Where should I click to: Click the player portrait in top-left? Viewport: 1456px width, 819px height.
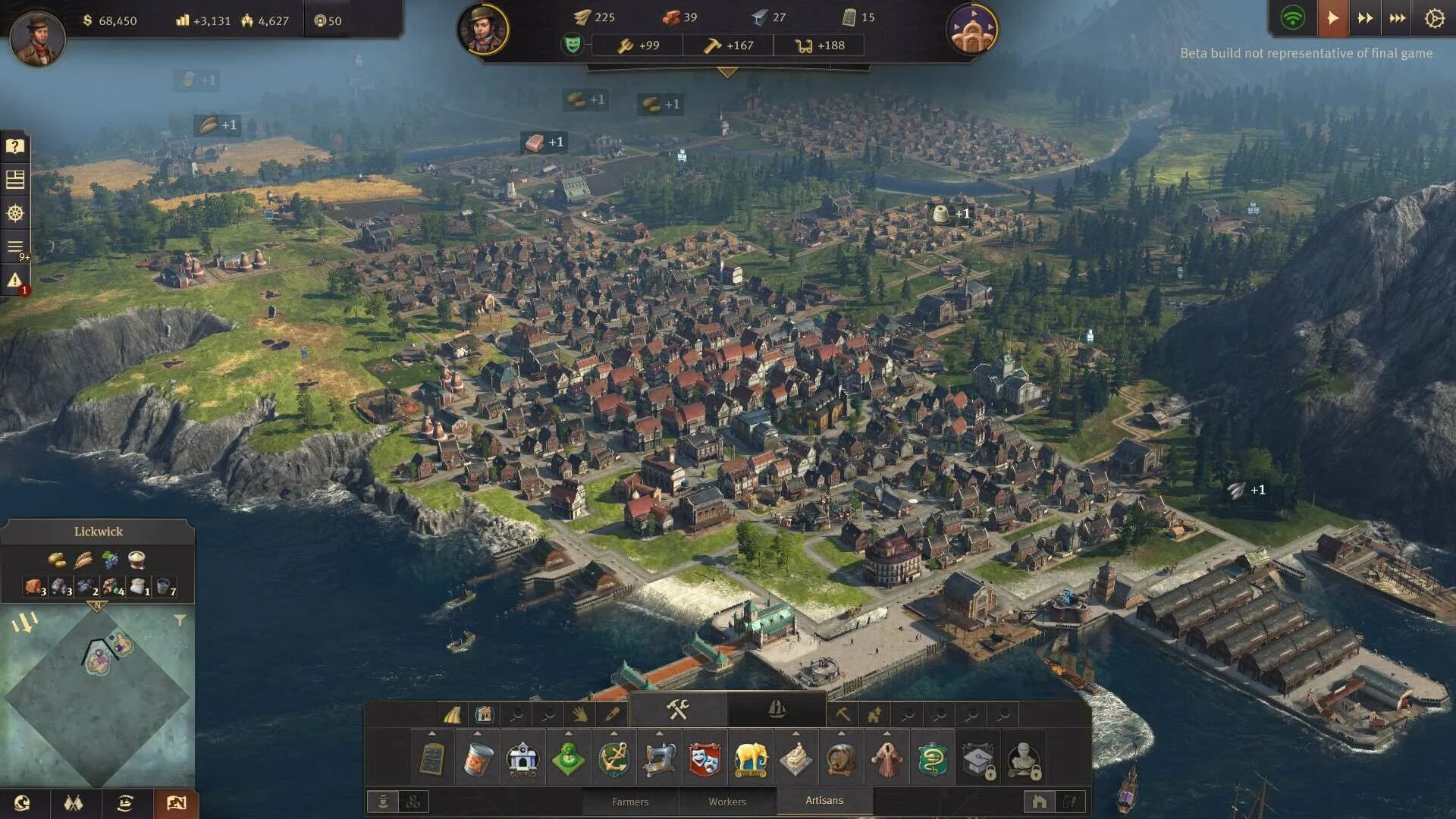tap(36, 36)
